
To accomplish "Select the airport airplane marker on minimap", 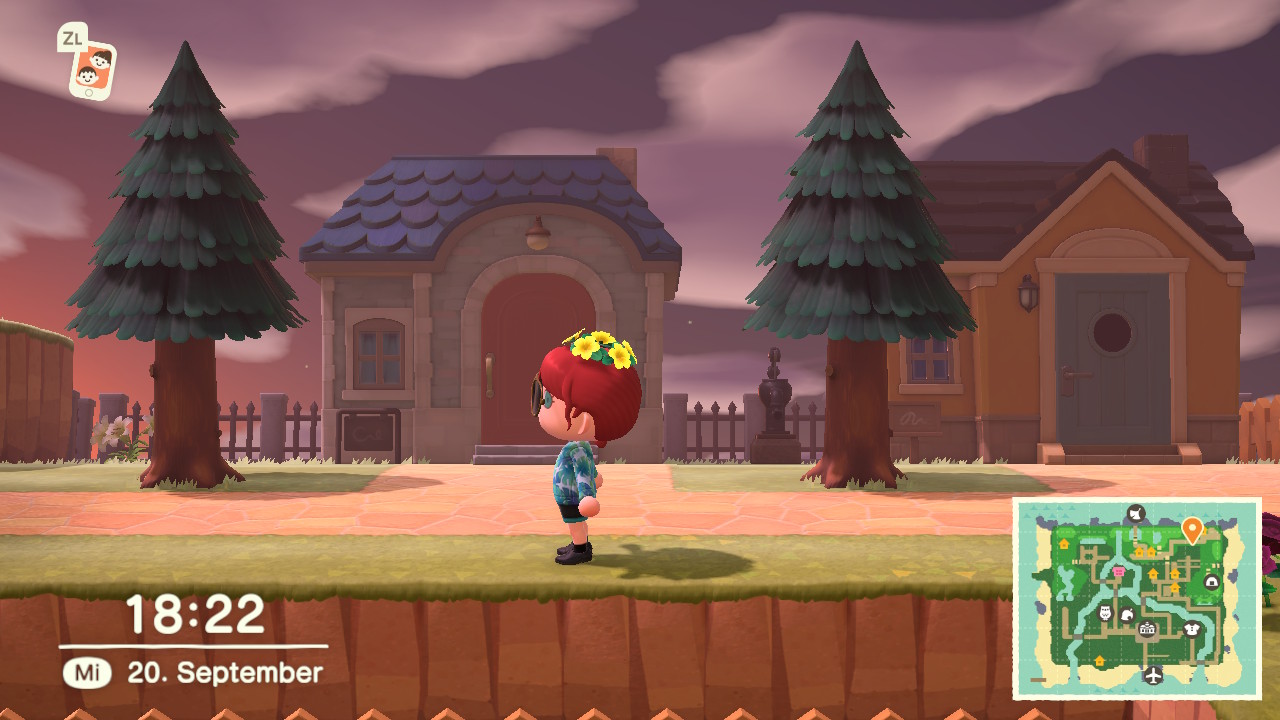I will [x=1154, y=675].
